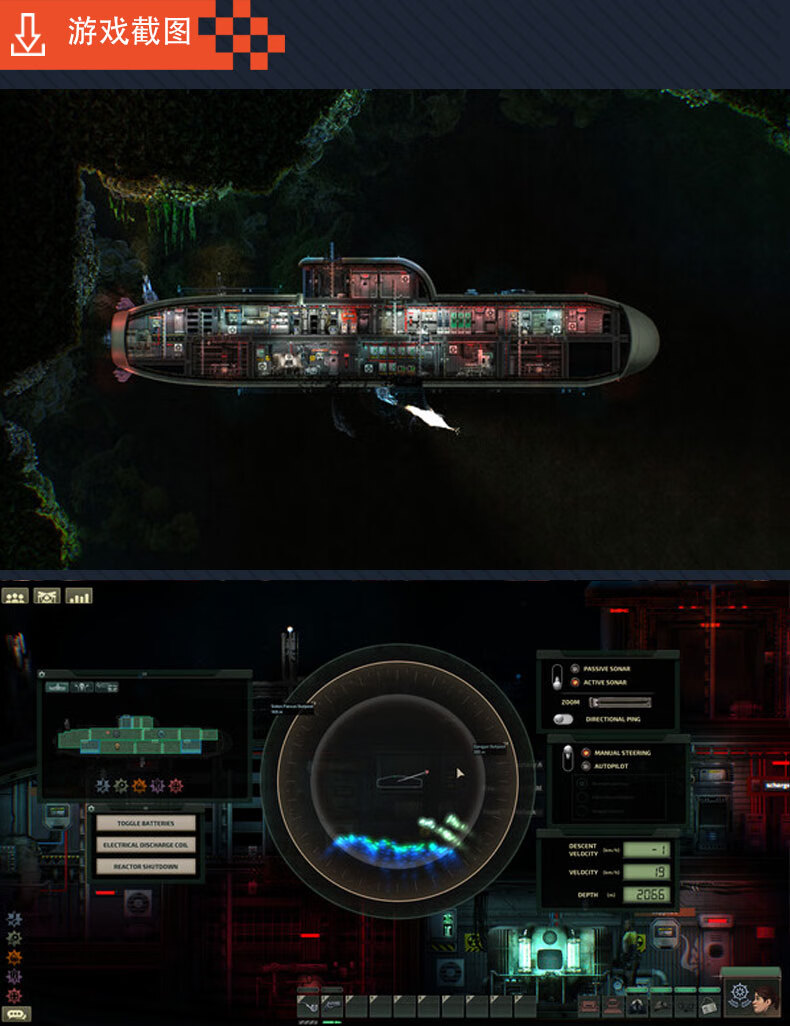Choose Manual Steering mode
The width and height of the screenshot is (790, 1026).
click(x=586, y=752)
